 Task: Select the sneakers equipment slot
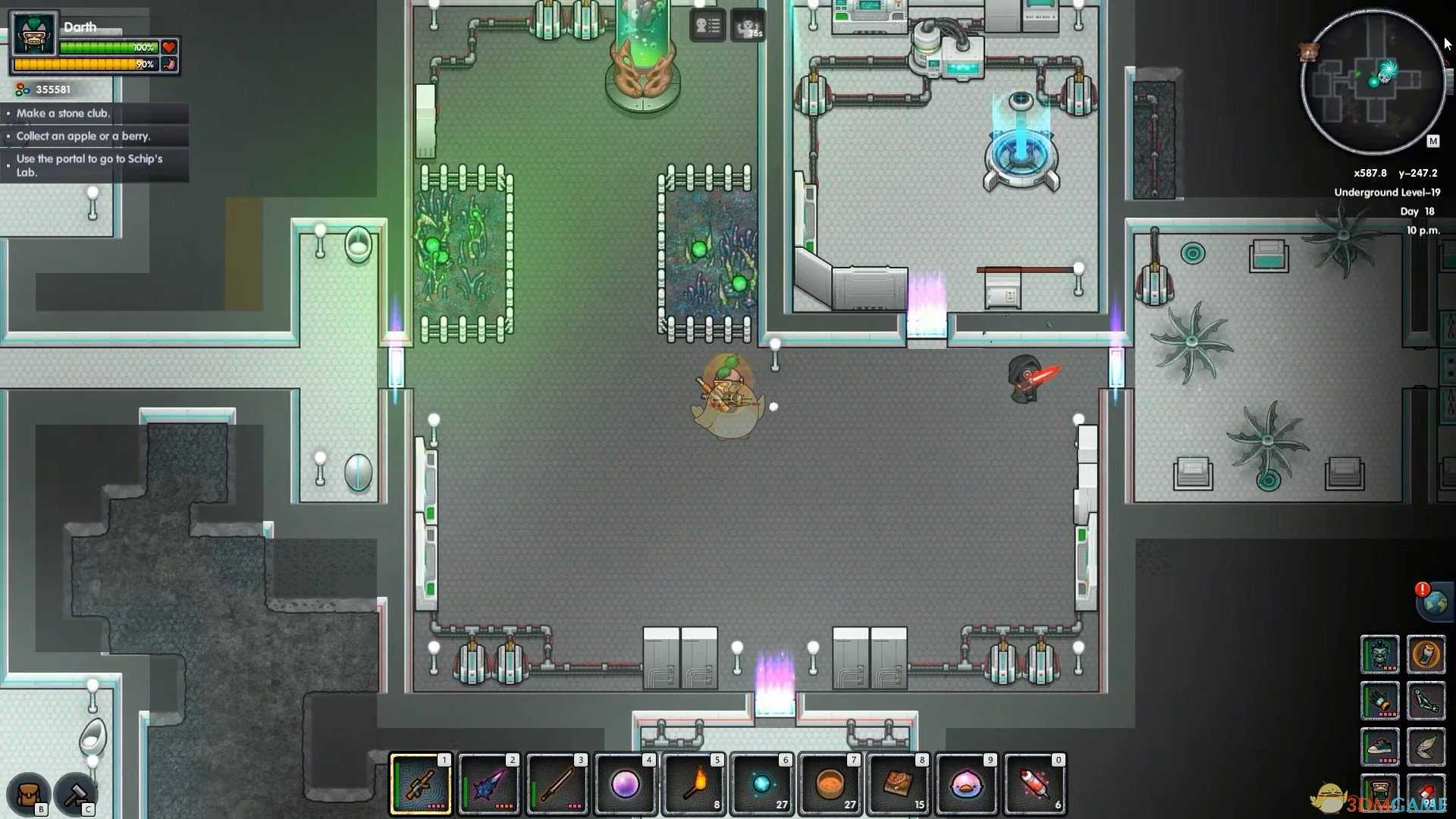click(1379, 747)
